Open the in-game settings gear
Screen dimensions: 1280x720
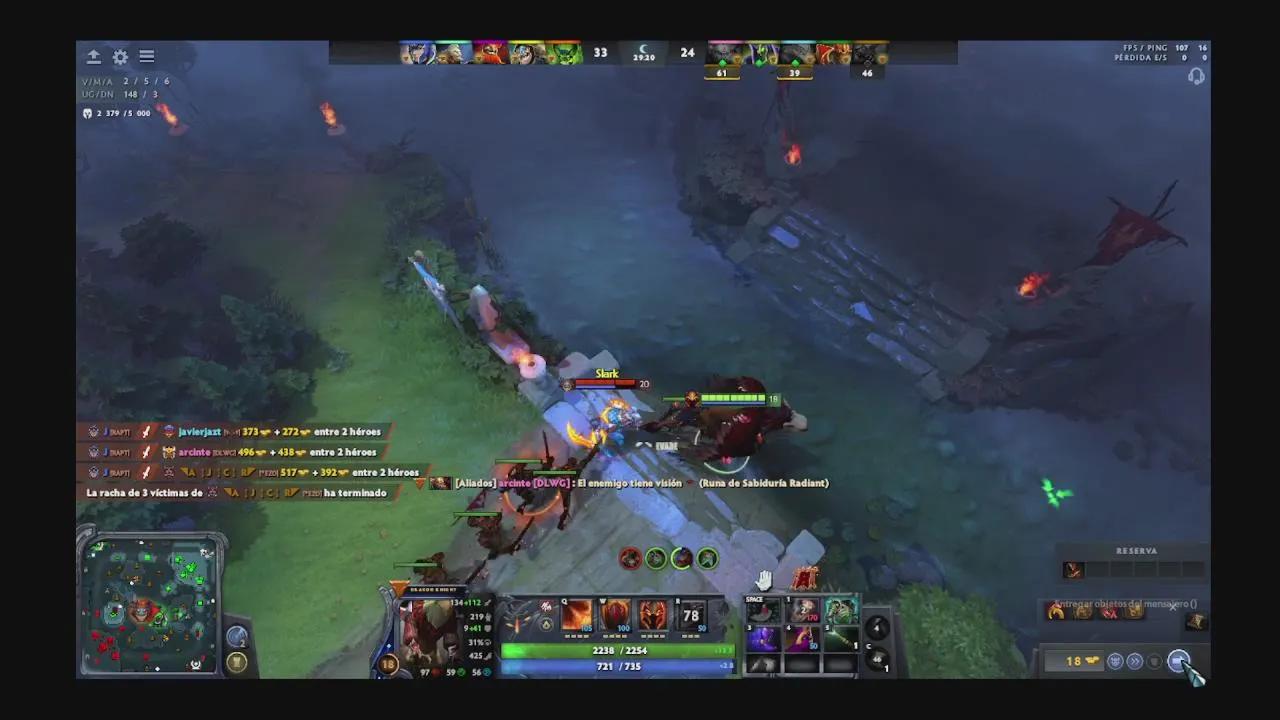pyautogui.click(x=120, y=57)
